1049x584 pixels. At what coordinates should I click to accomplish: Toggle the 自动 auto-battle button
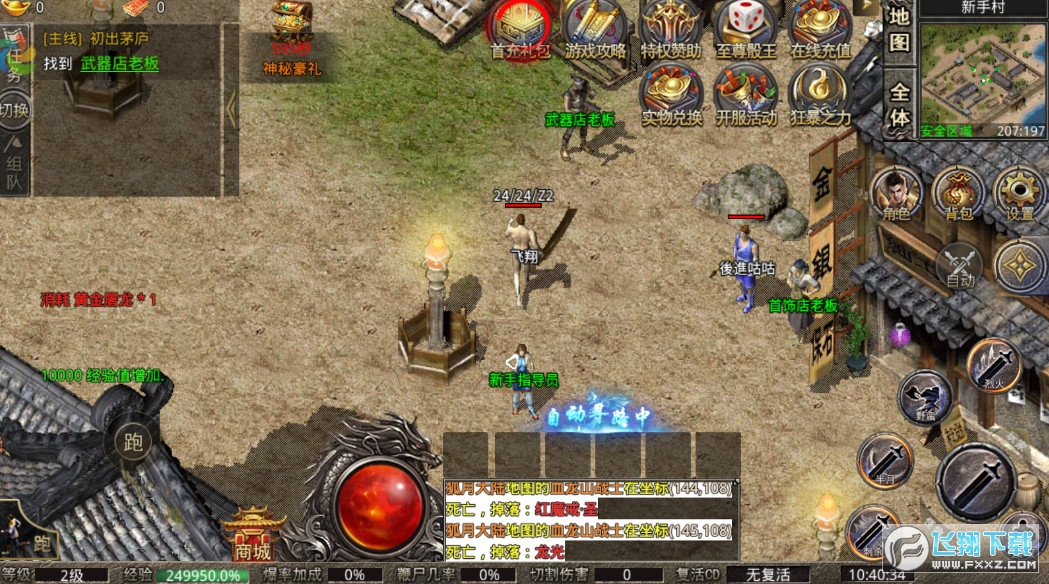coord(960,265)
